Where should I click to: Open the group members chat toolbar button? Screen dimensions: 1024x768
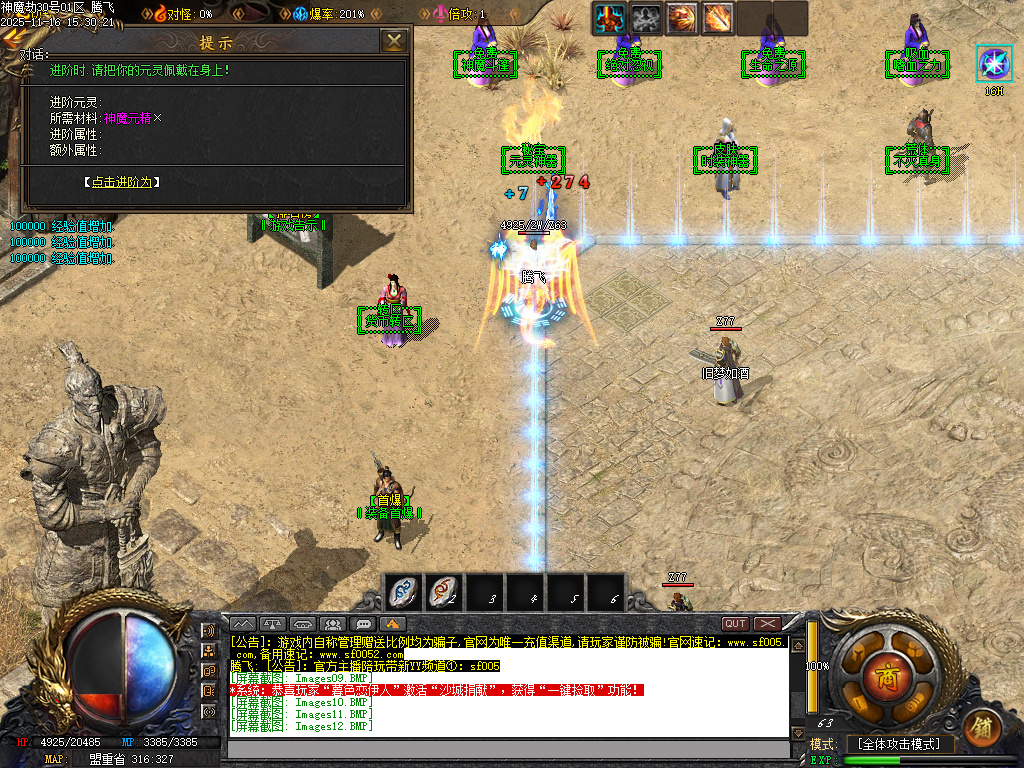[x=333, y=624]
